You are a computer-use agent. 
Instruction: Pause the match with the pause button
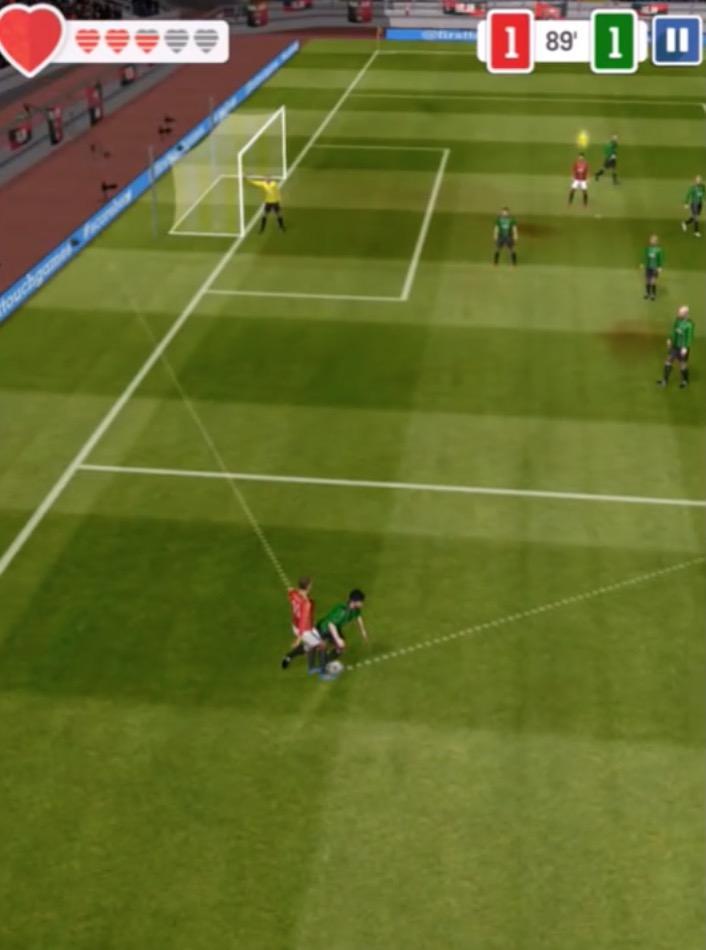pyautogui.click(x=677, y=41)
